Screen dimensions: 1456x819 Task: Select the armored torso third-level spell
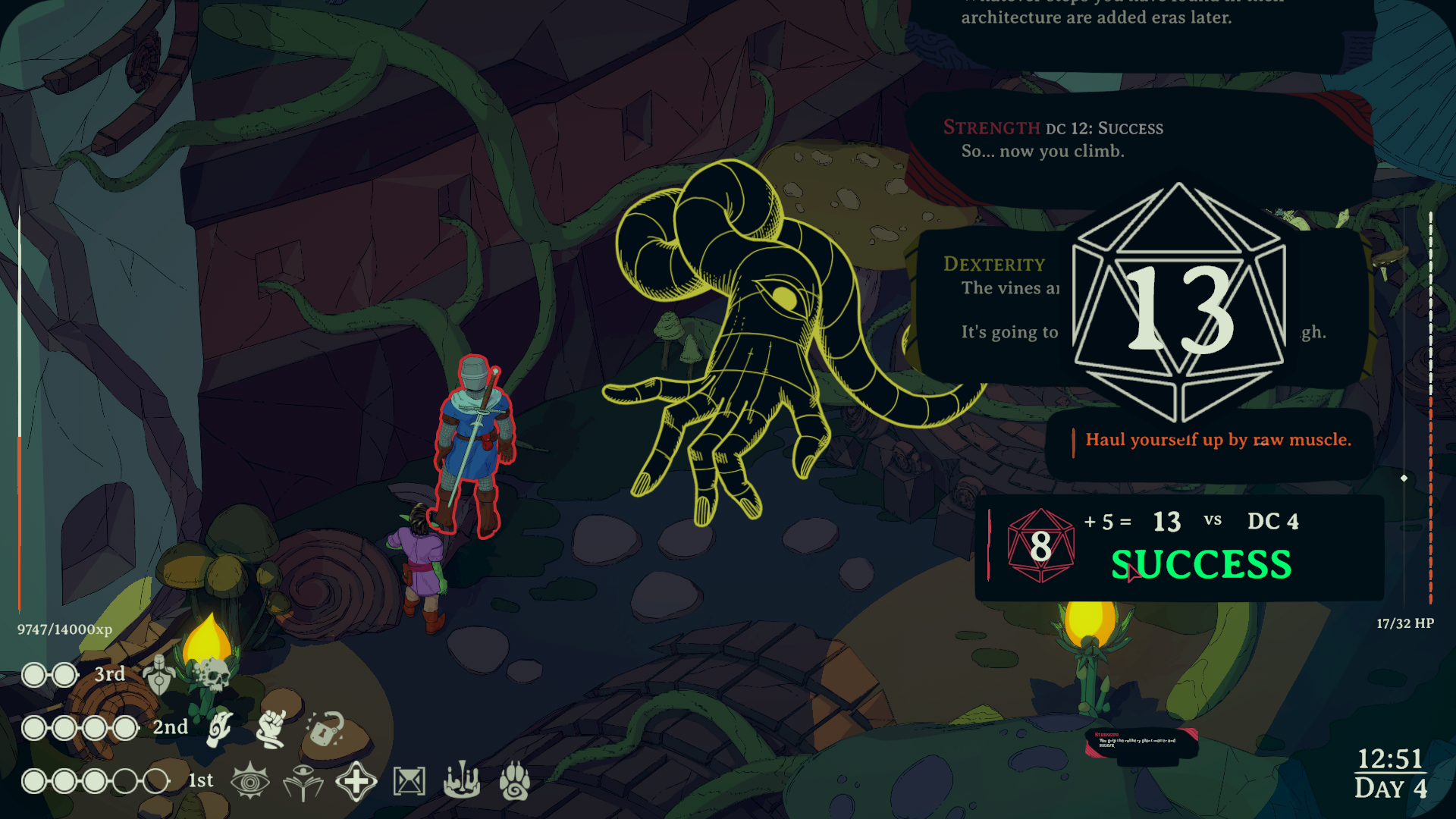click(158, 674)
